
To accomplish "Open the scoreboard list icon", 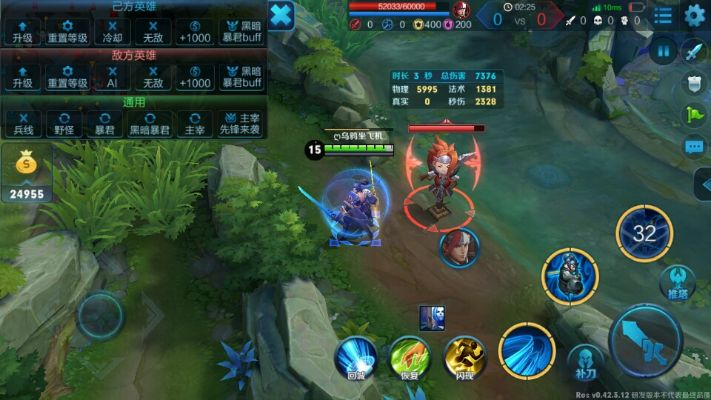I will pyautogui.click(x=662, y=16).
